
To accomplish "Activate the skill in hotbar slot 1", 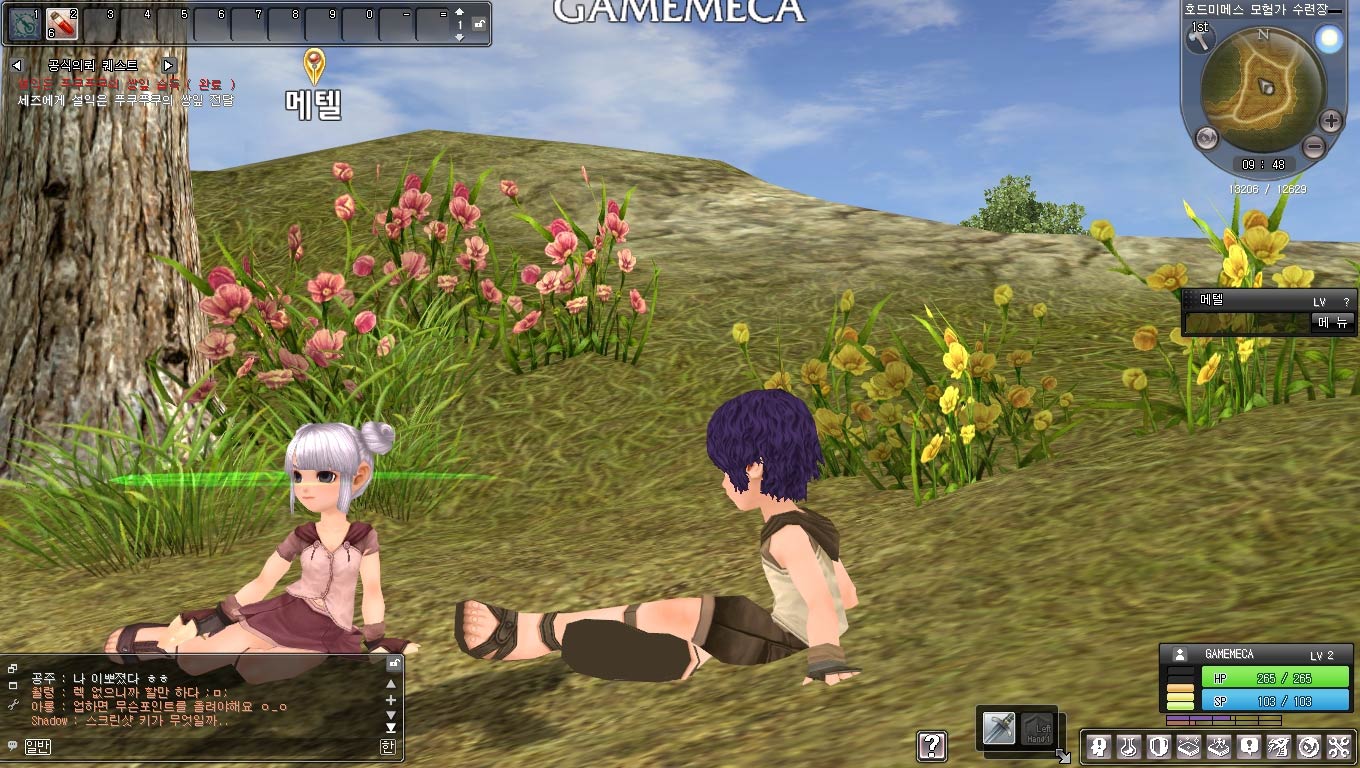I will click(x=24, y=23).
